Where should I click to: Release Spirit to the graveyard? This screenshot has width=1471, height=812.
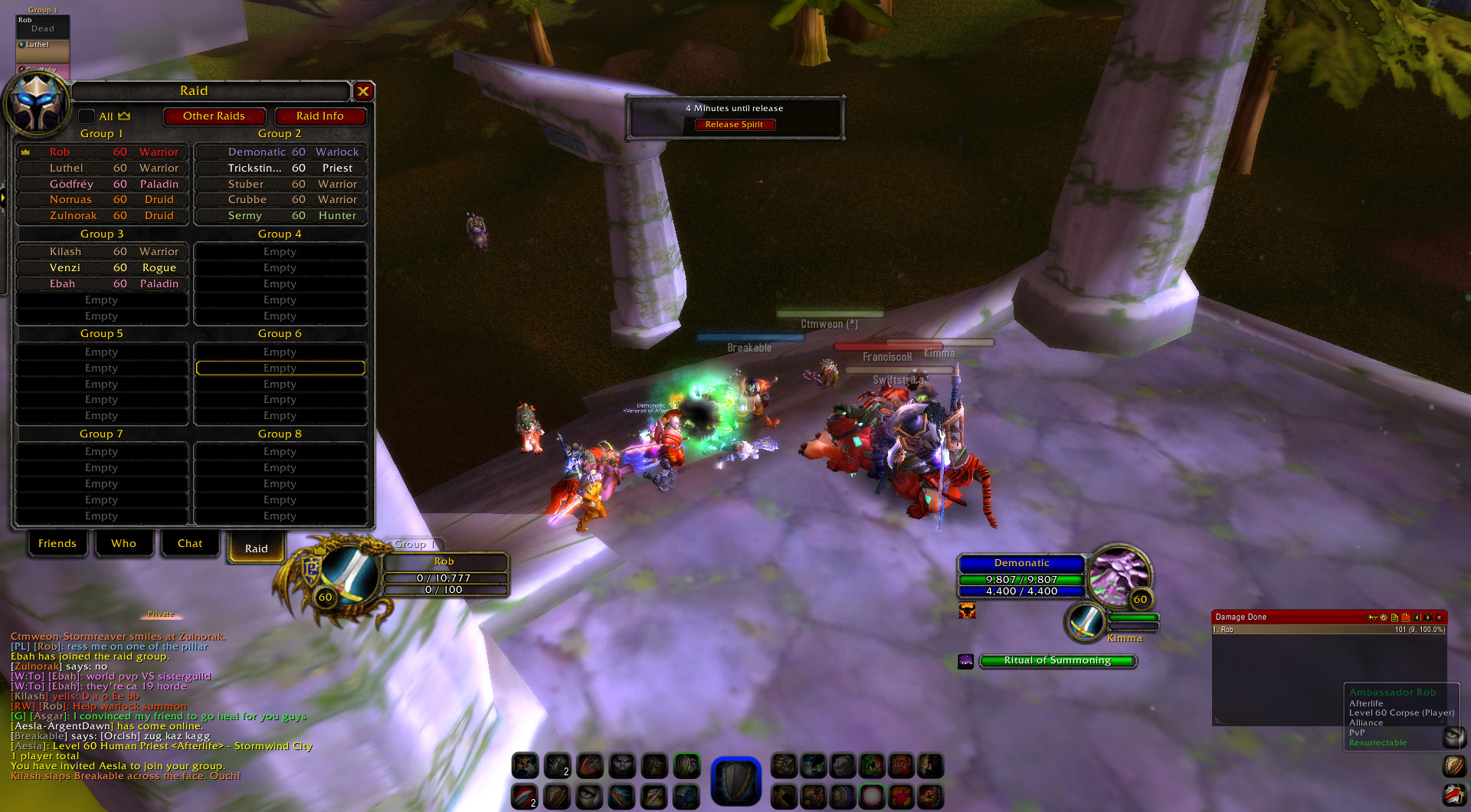point(734,125)
